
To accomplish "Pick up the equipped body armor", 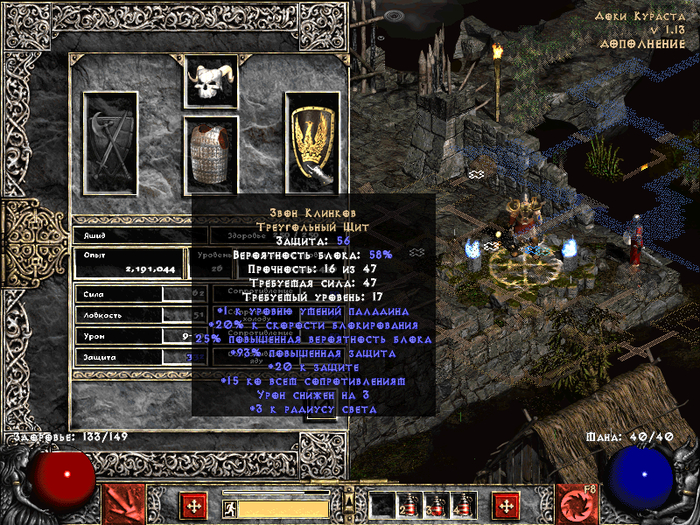I will pos(212,153).
